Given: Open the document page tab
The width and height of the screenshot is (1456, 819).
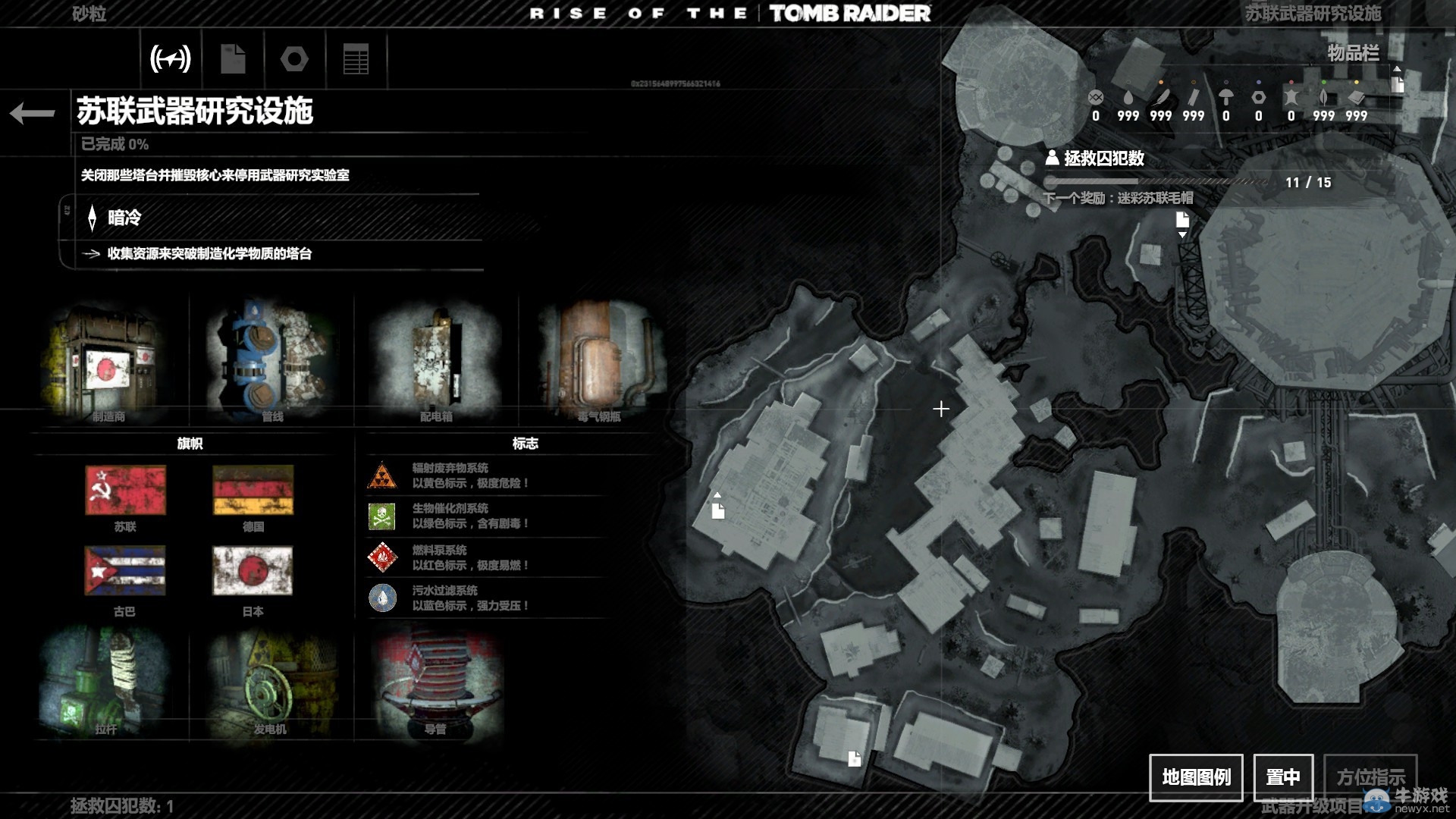Looking at the screenshot, I should (x=233, y=58).
